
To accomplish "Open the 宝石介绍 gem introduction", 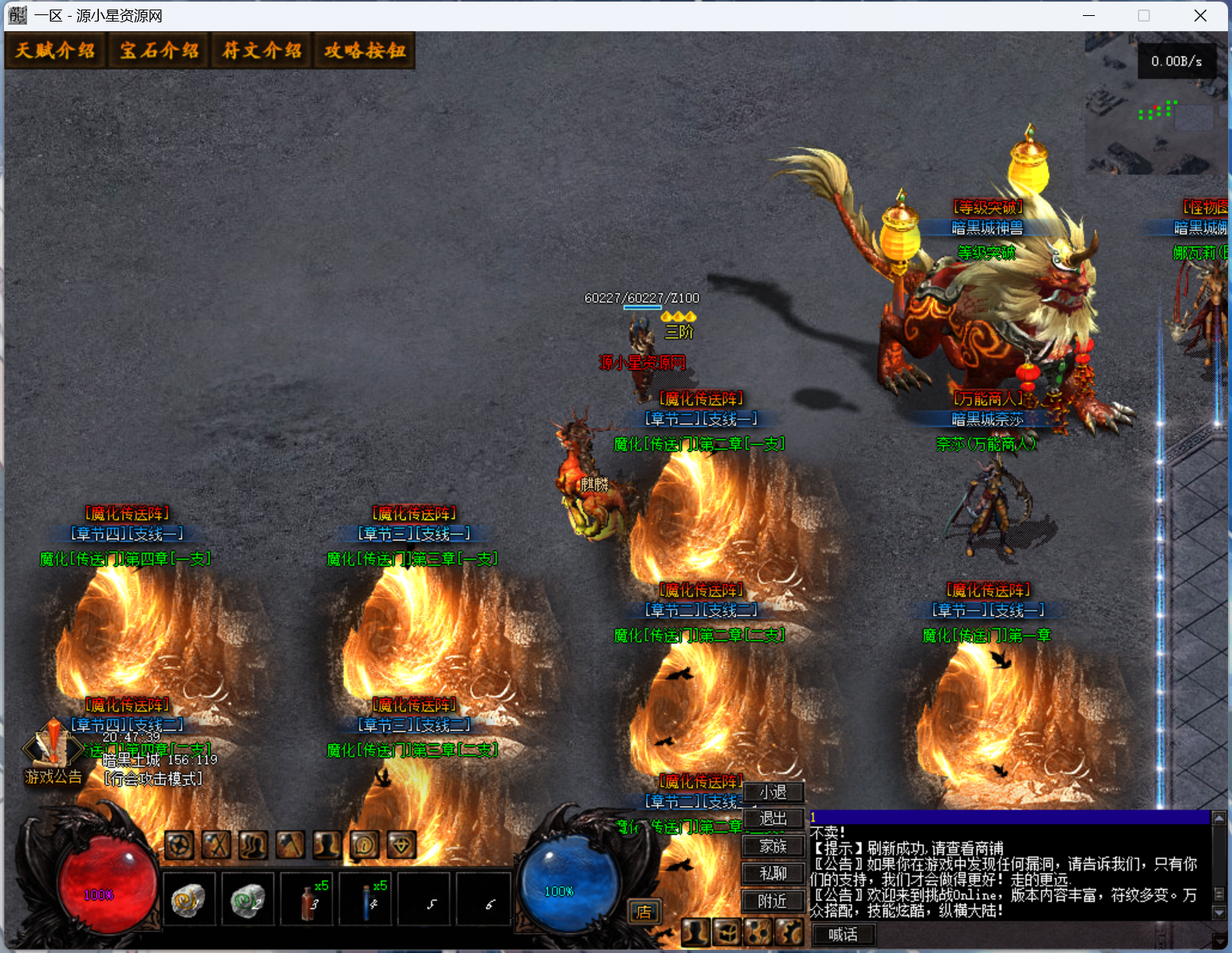I will (x=159, y=51).
